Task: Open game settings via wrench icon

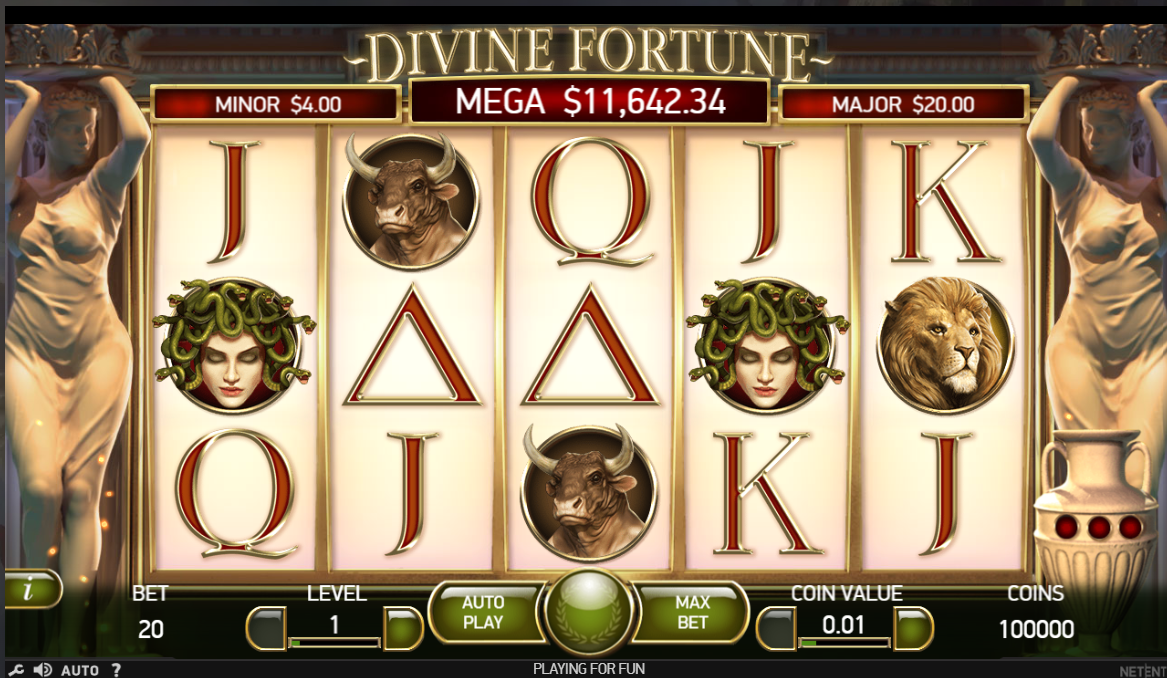Action: tap(16, 670)
